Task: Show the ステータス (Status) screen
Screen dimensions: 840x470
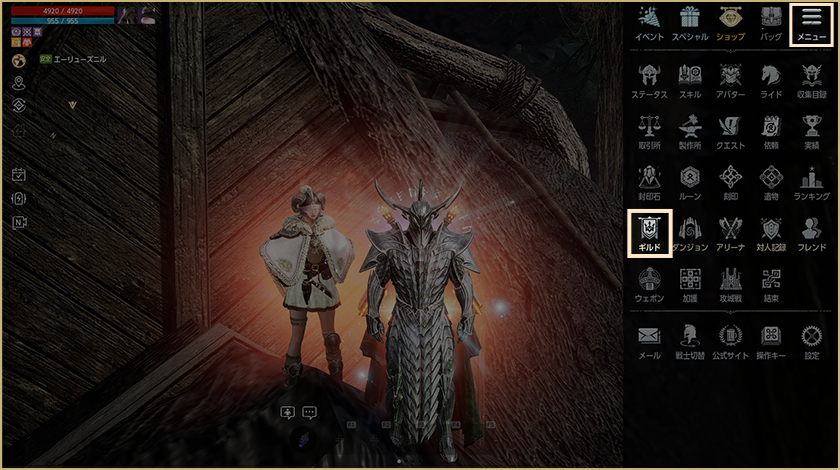Action: (x=649, y=79)
